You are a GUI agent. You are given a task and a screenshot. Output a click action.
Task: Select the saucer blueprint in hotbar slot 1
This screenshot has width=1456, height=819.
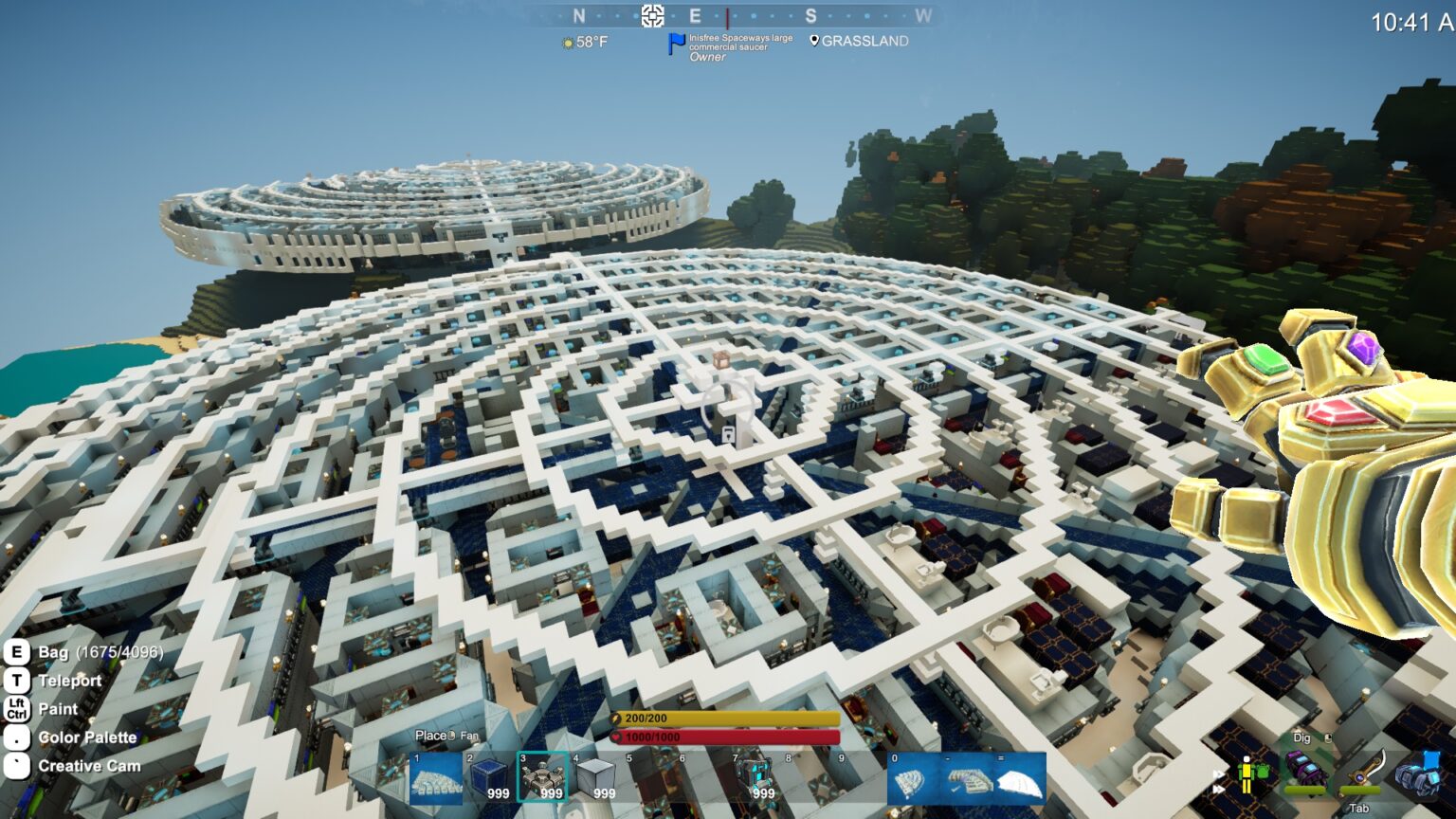tap(436, 778)
